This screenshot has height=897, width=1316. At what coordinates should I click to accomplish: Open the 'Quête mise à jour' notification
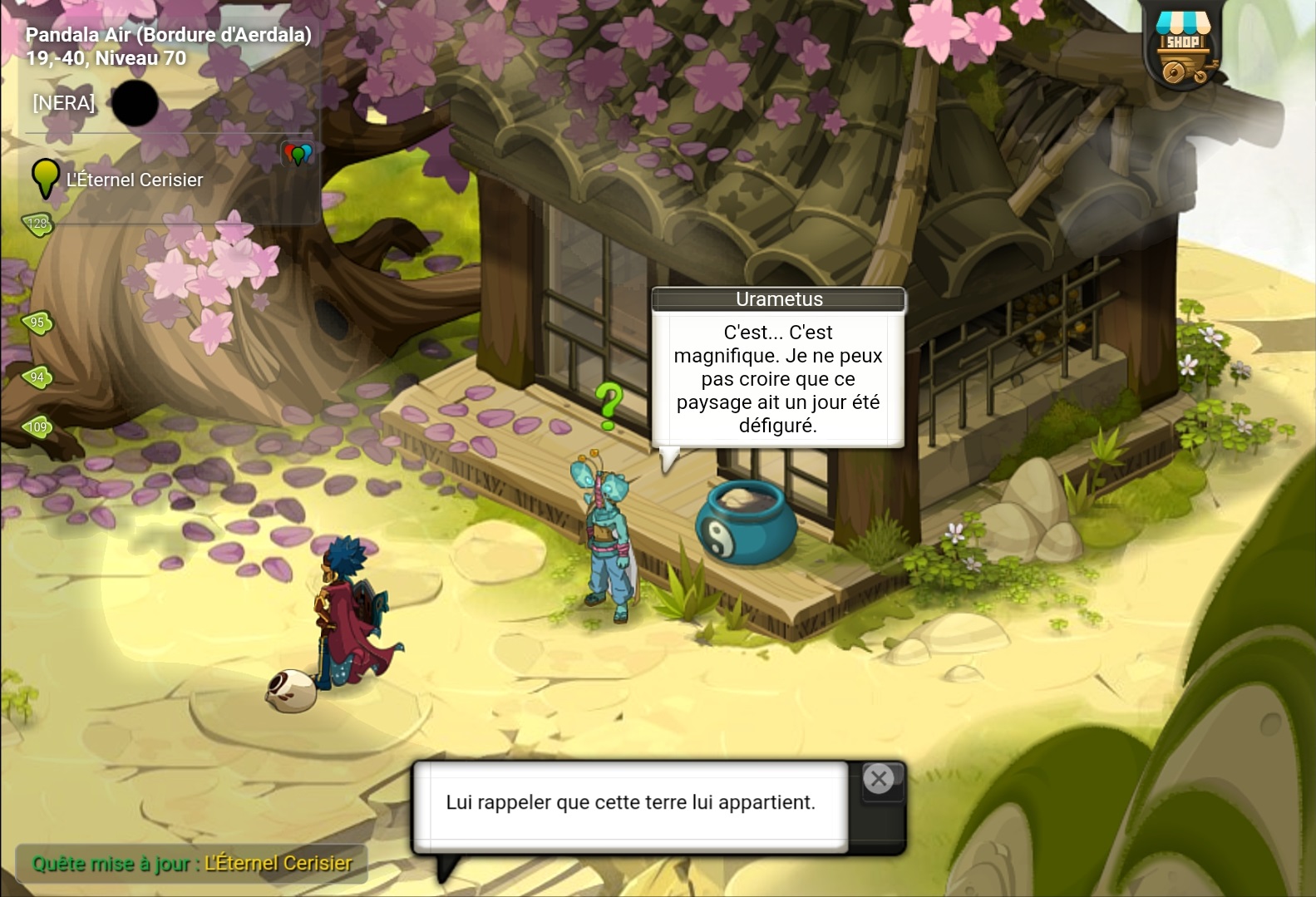[x=192, y=864]
